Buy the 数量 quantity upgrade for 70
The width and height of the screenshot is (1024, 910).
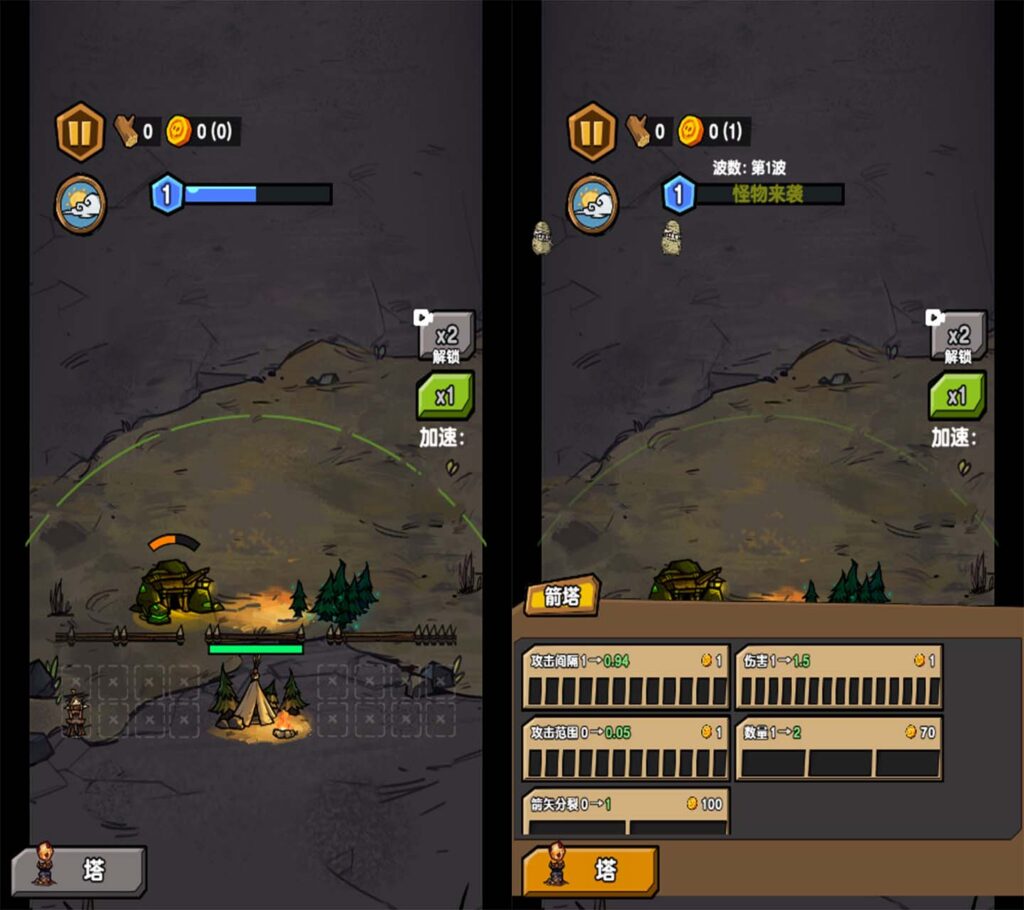click(x=839, y=749)
